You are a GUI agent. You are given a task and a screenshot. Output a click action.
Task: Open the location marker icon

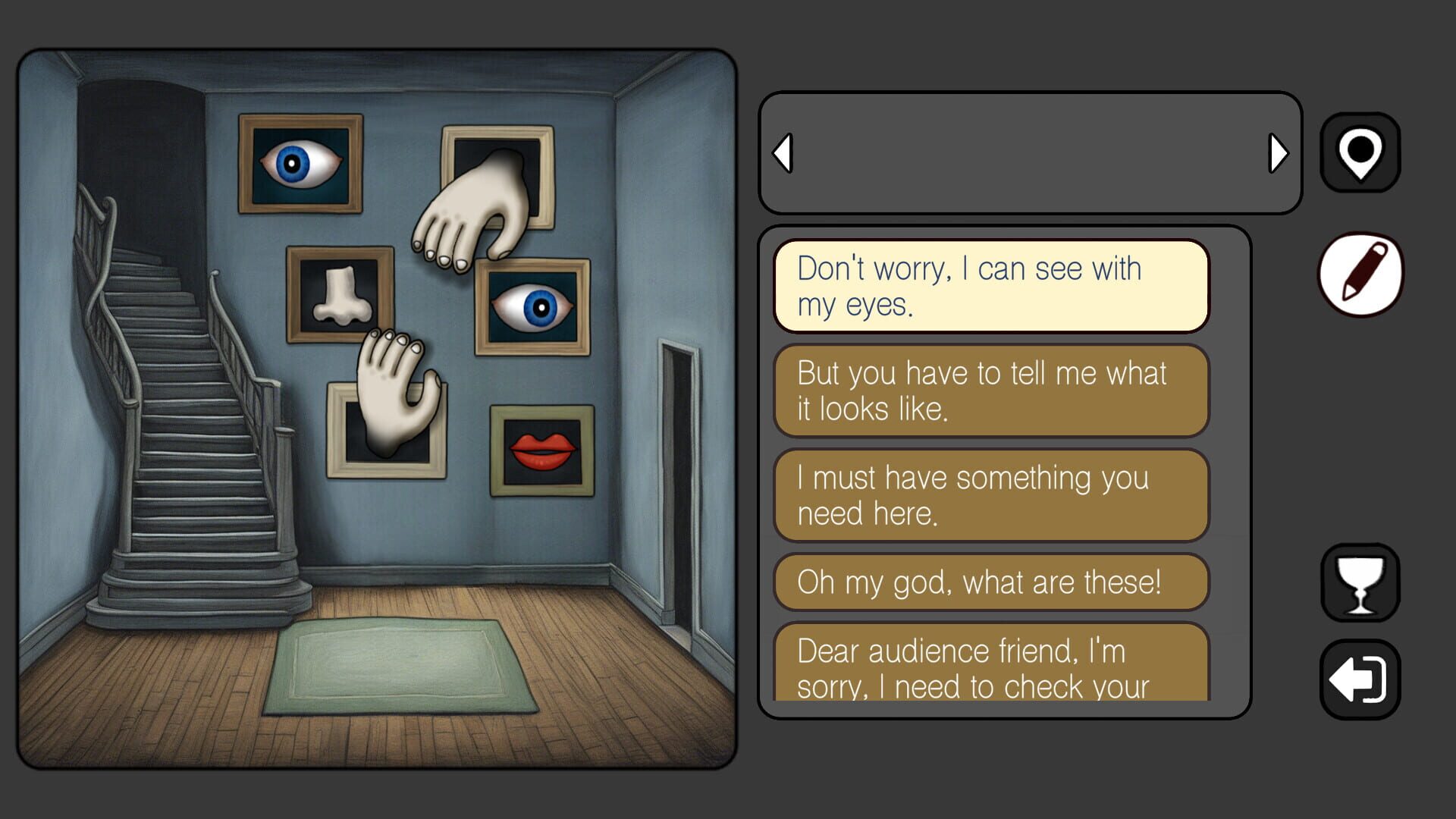(x=1360, y=152)
